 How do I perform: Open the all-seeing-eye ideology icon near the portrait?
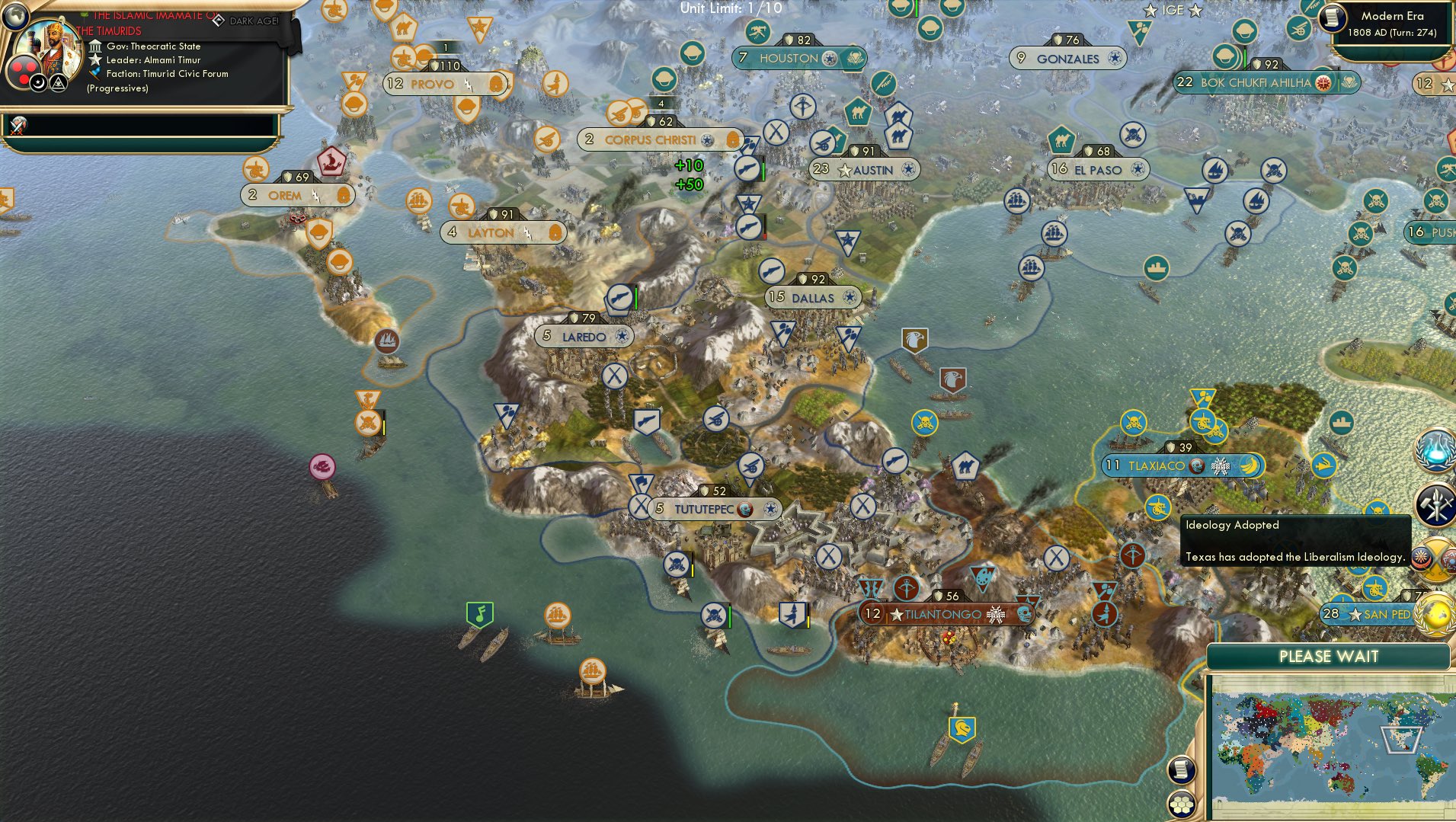[59, 84]
